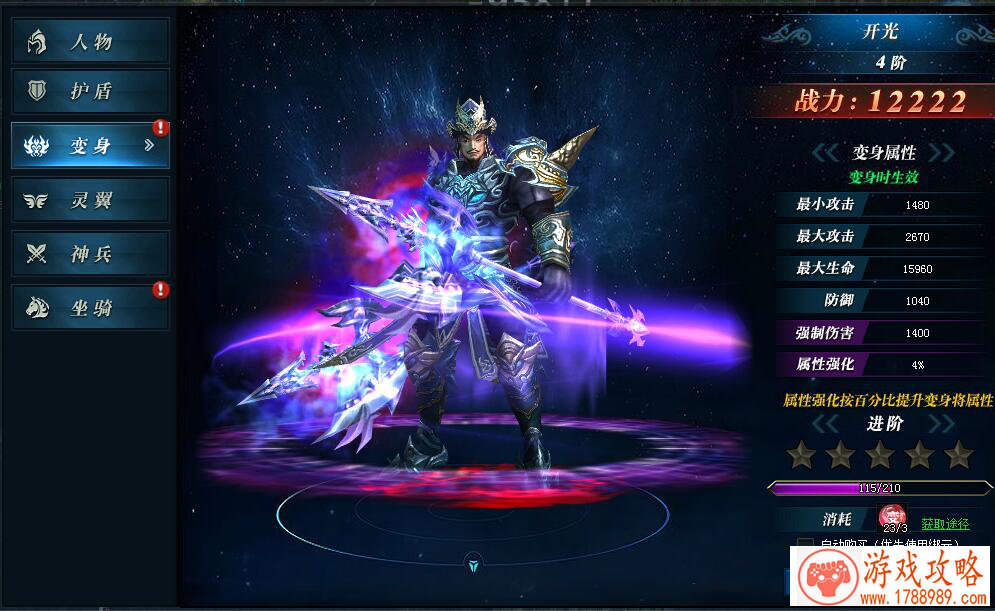Go to the 坐骑 mount tab

click(x=90, y=308)
